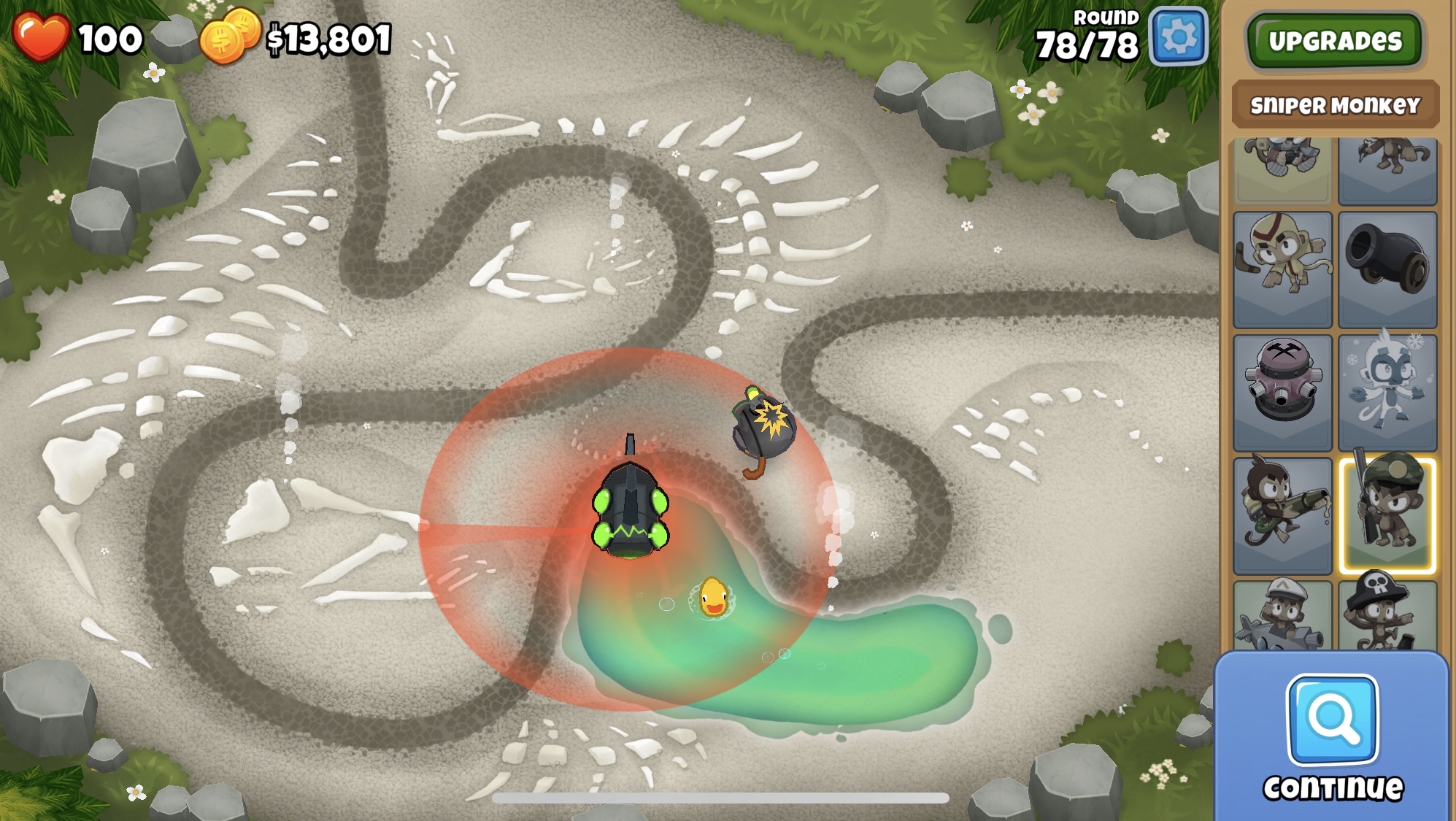Image resolution: width=1456 pixels, height=821 pixels.
Task: Choose the highlighted Sniper Monkey tower
Action: click(x=1387, y=514)
